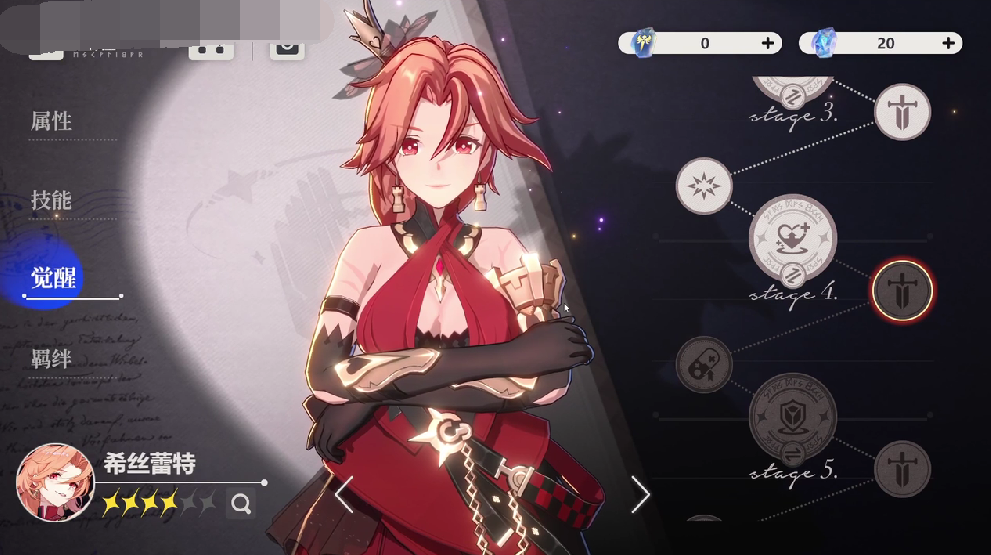The height and width of the screenshot is (555, 991).
Task: Select the dark key awakening node
Action: click(704, 364)
